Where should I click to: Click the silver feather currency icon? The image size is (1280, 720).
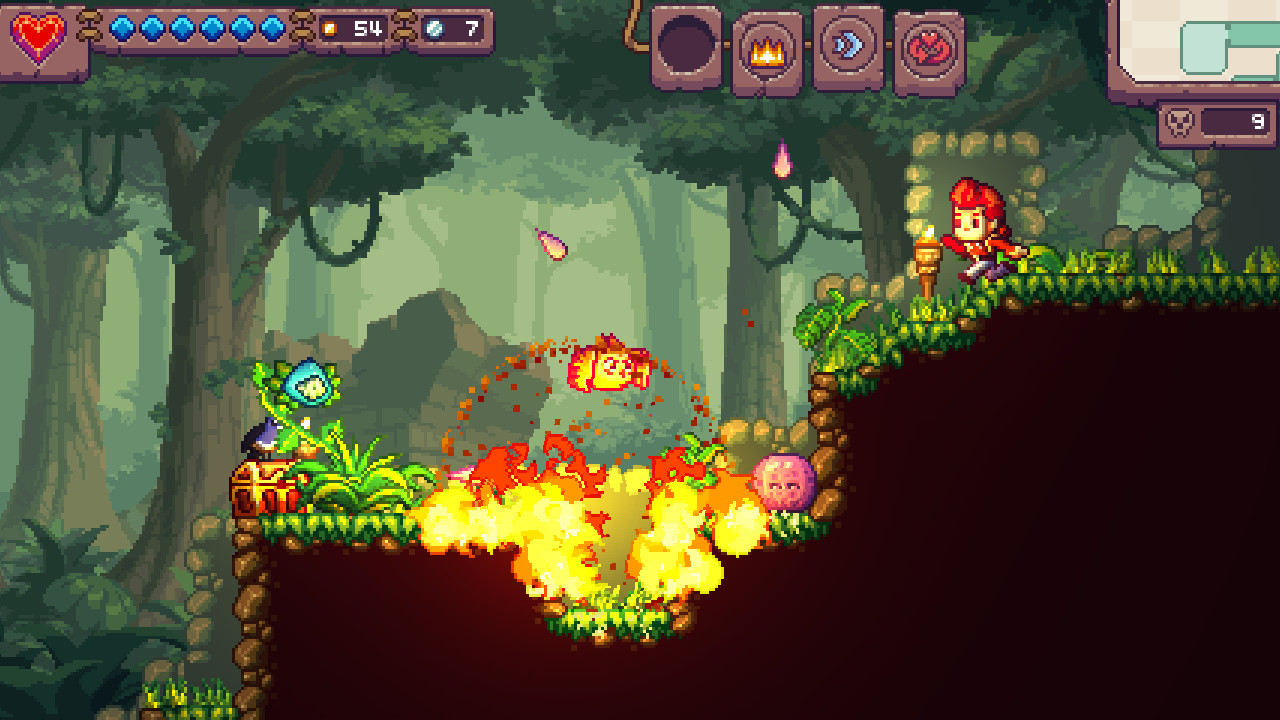(435, 30)
